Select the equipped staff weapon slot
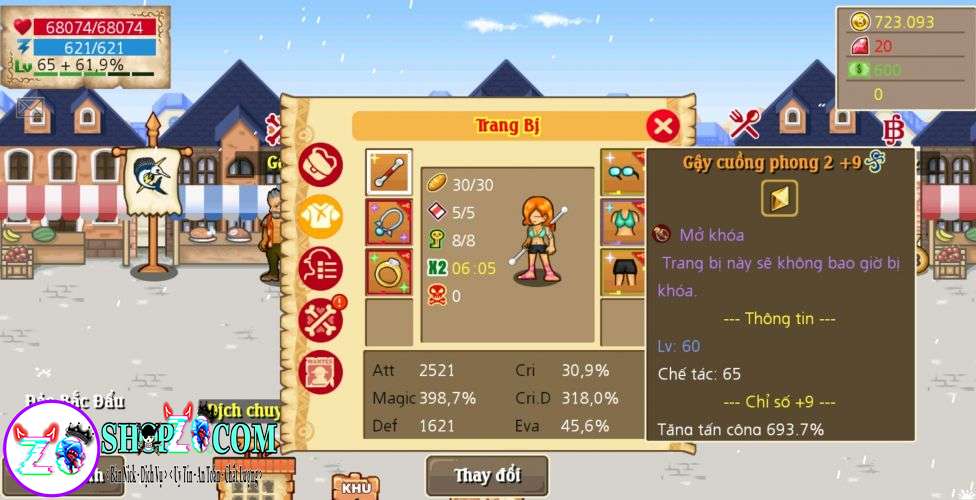The height and width of the screenshot is (500, 976). pos(388,173)
